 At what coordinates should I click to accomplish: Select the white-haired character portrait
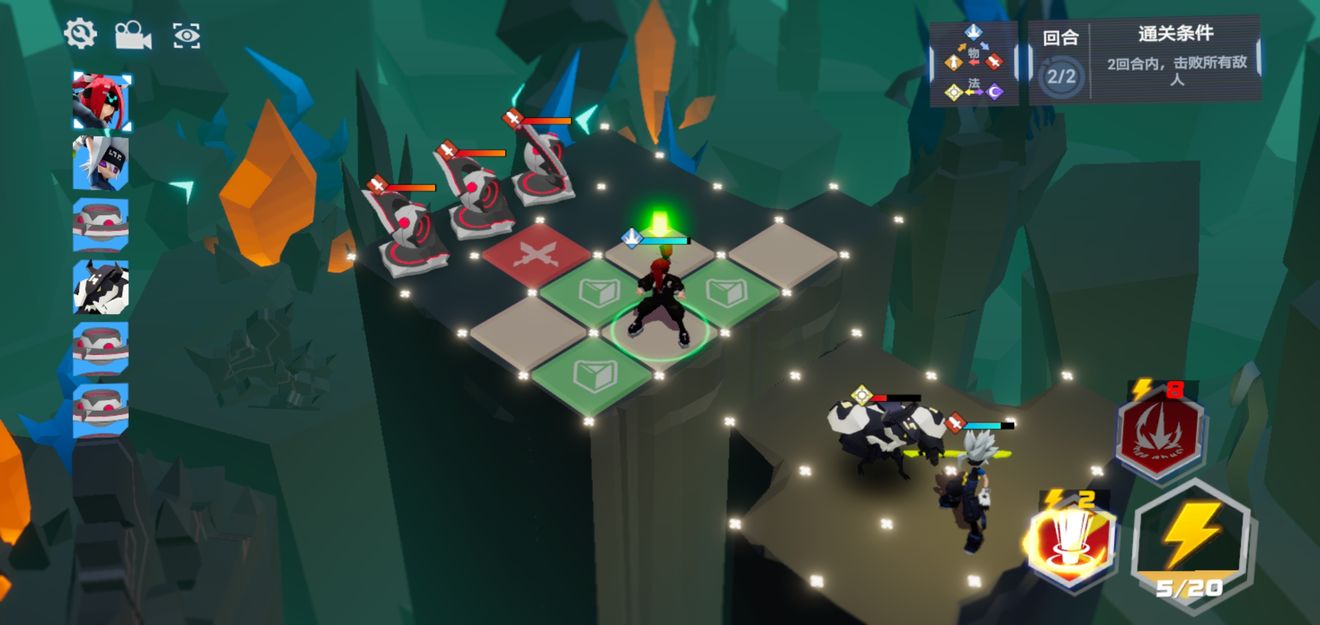(101, 162)
